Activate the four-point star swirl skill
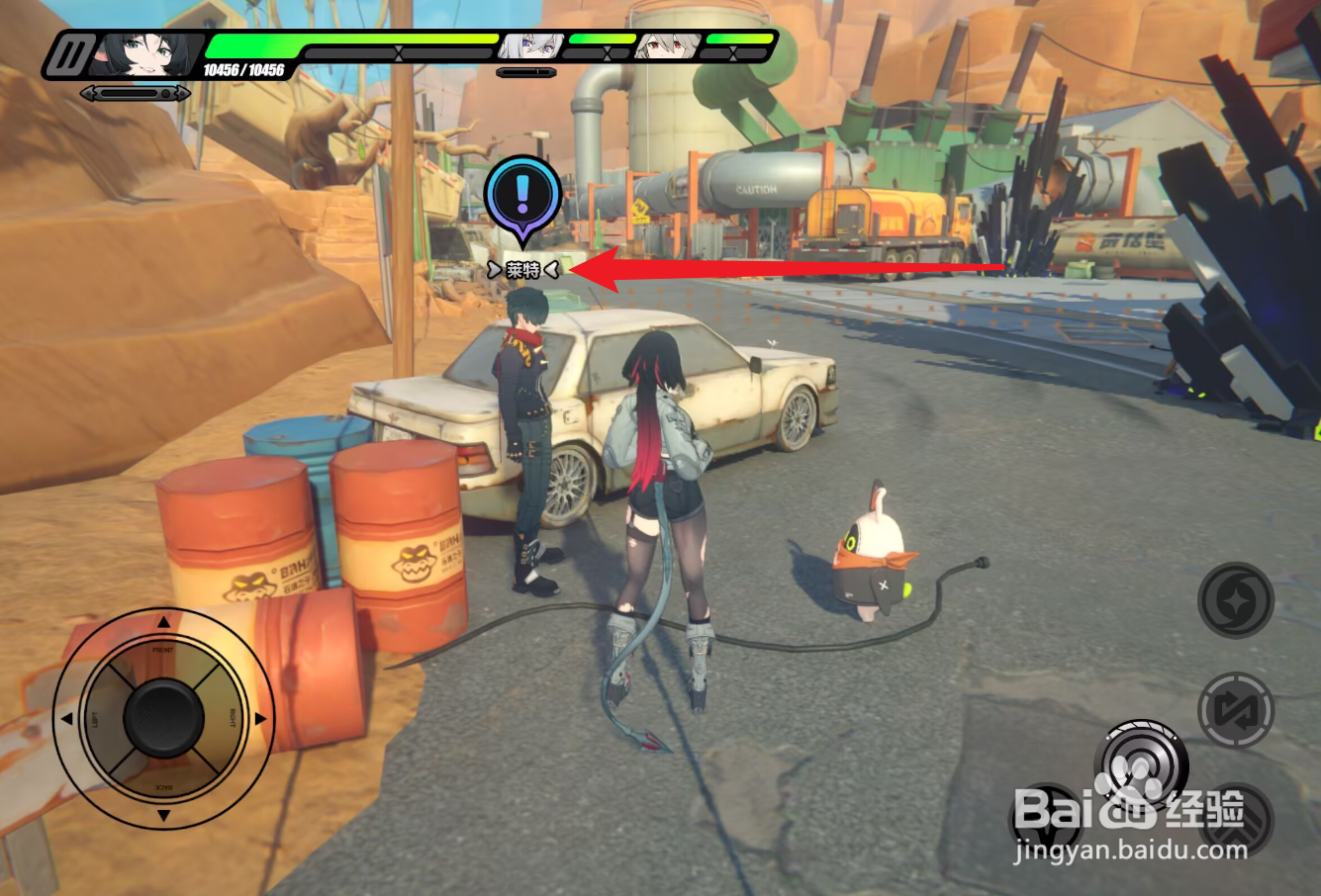 1235,599
